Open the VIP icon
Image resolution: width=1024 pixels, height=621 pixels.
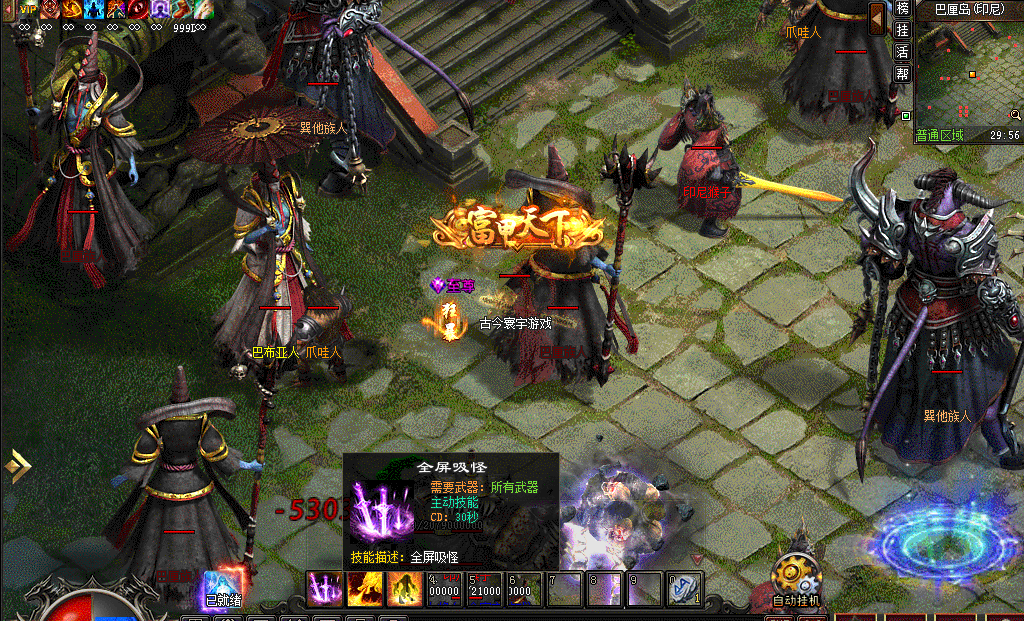coord(28,9)
